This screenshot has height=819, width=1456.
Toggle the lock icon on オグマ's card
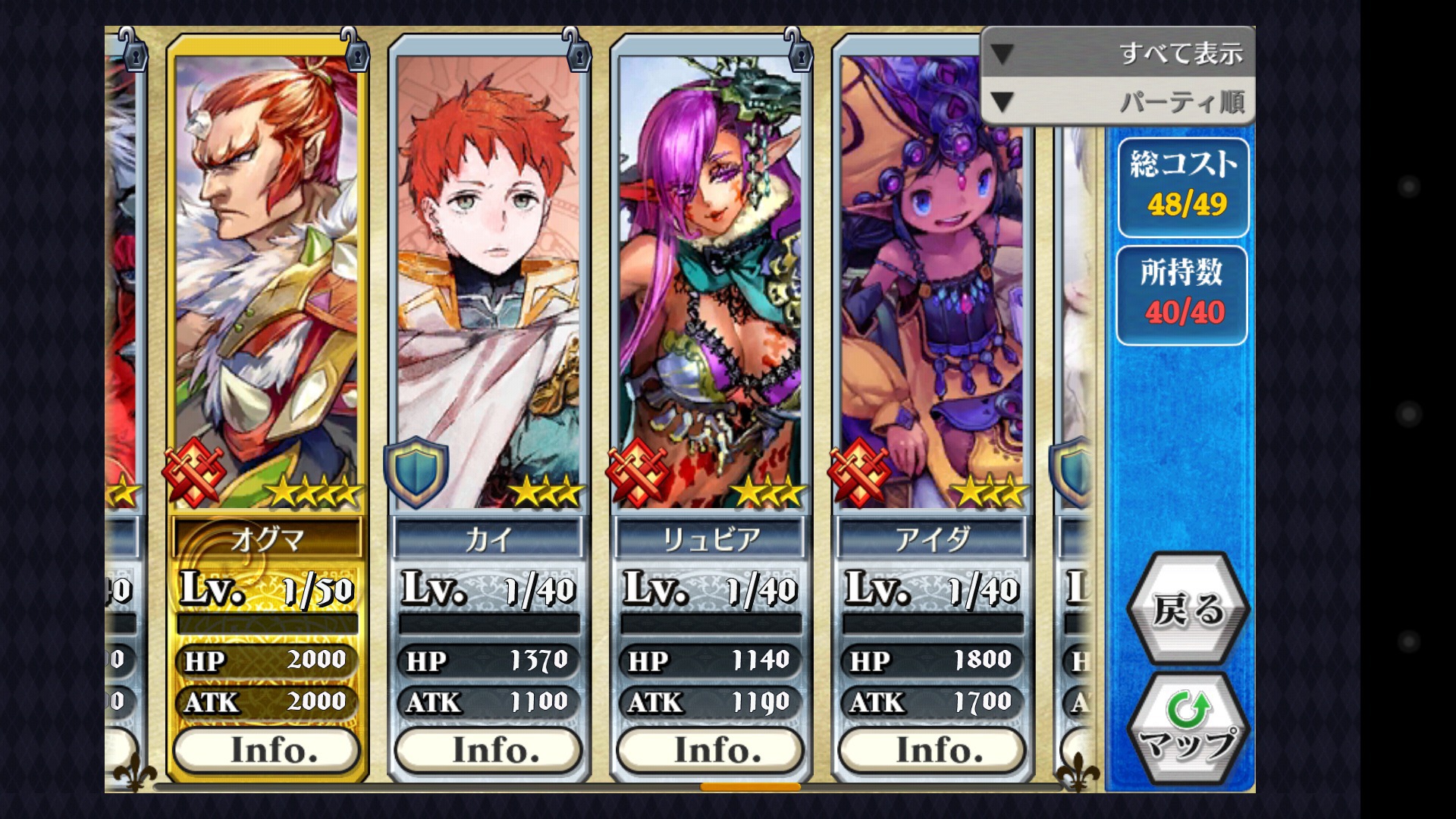point(354,52)
